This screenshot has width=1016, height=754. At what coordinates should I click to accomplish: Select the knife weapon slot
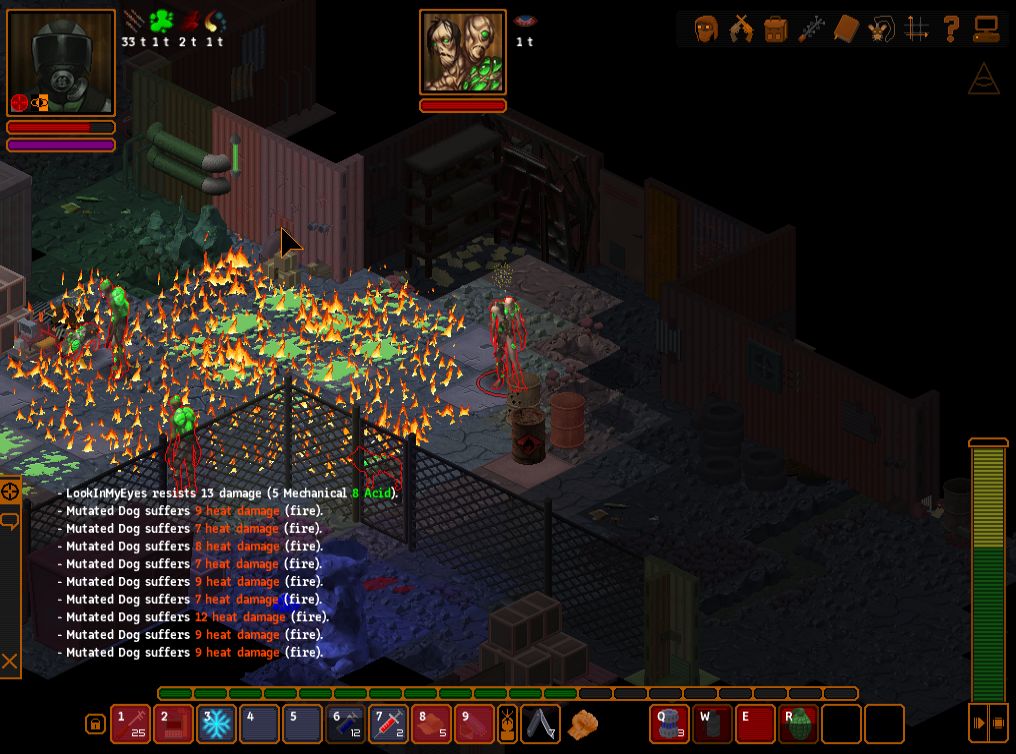click(542, 723)
